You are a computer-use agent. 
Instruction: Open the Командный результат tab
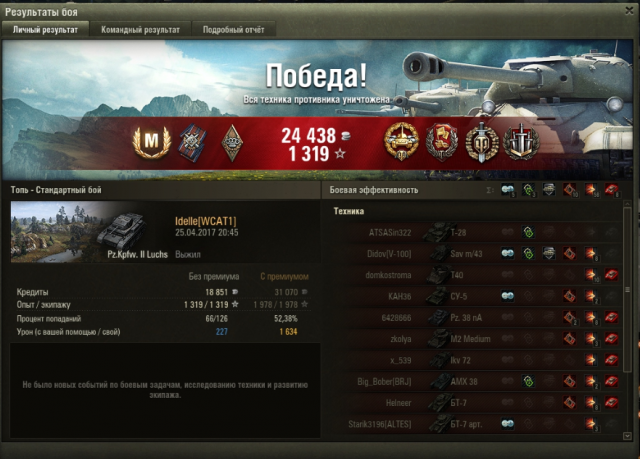pyautogui.click(x=140, y=30)
